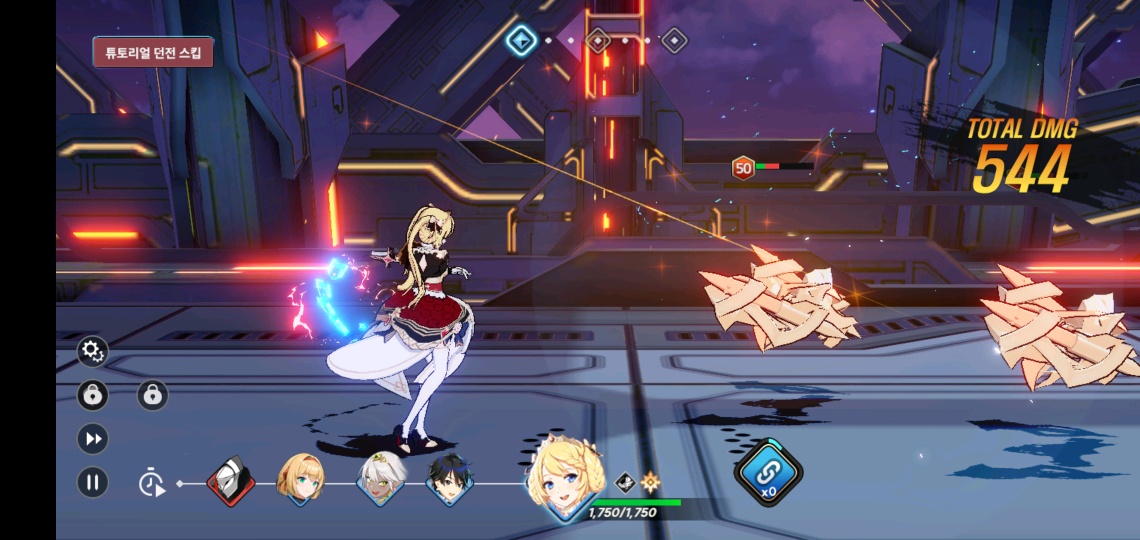This screenshot has height=540, width=1140.
Task: Open the gear settings icon
Action: coord(92,351)
